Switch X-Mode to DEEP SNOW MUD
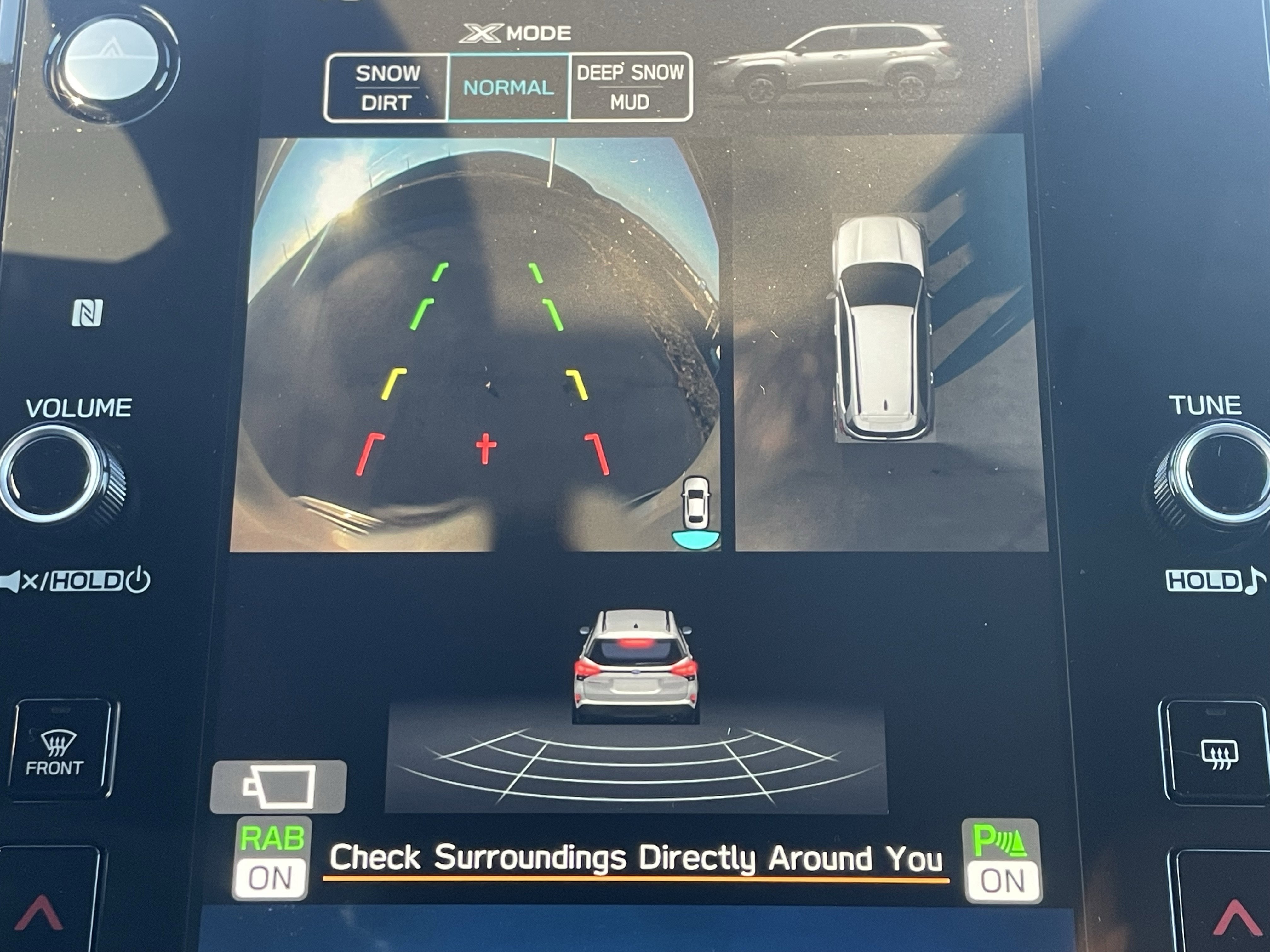 click(630, 87)
